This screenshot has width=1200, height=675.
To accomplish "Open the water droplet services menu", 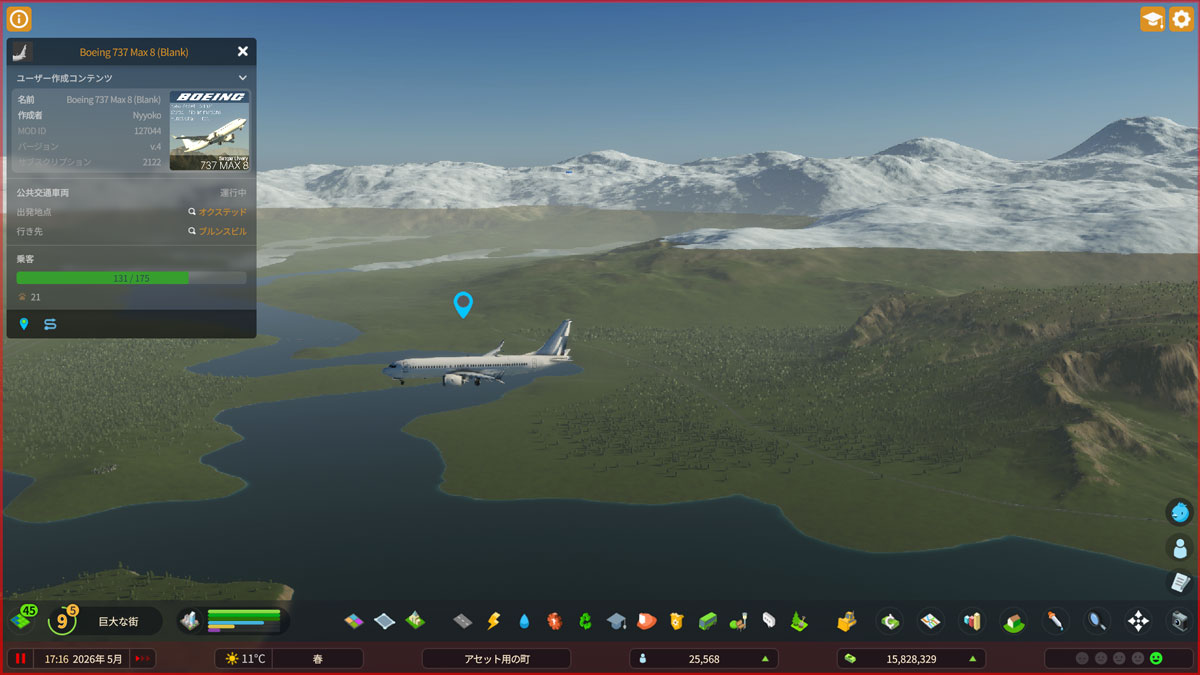I will tap(524, 621).
